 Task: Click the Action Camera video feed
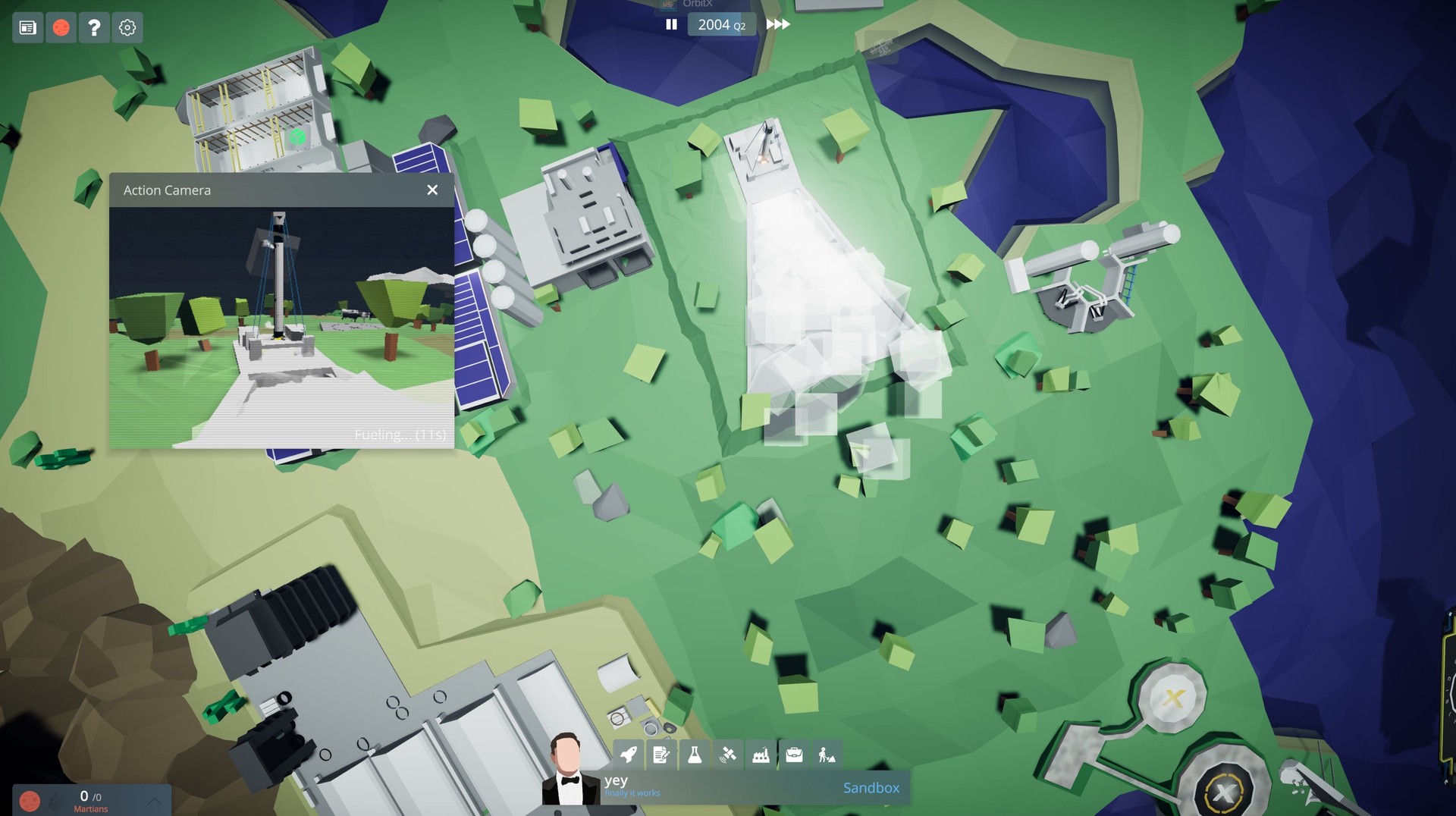pos(281,319)
